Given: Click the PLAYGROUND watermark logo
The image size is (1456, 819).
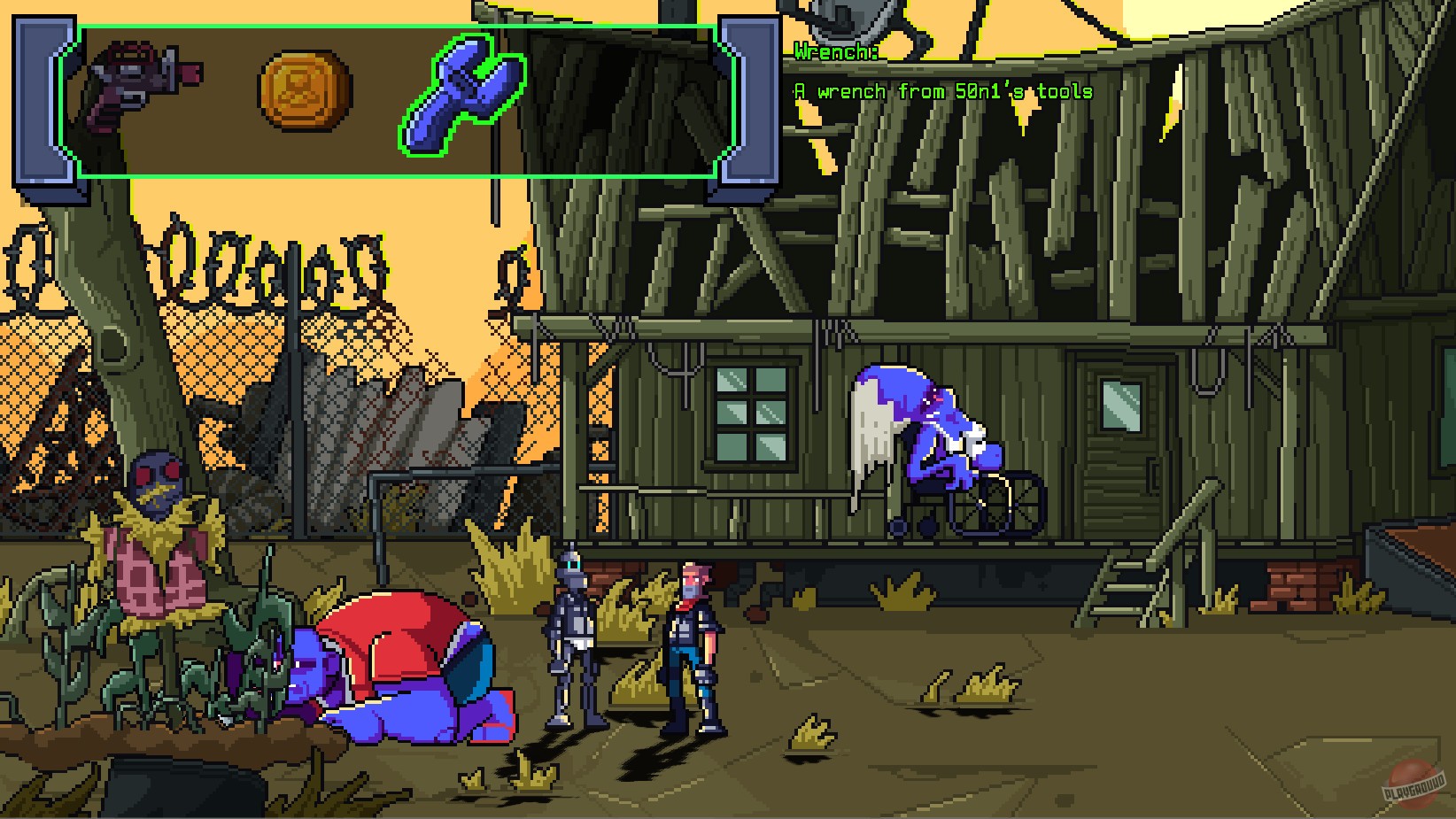Looking at the screenshot, I should point(1413,784).
